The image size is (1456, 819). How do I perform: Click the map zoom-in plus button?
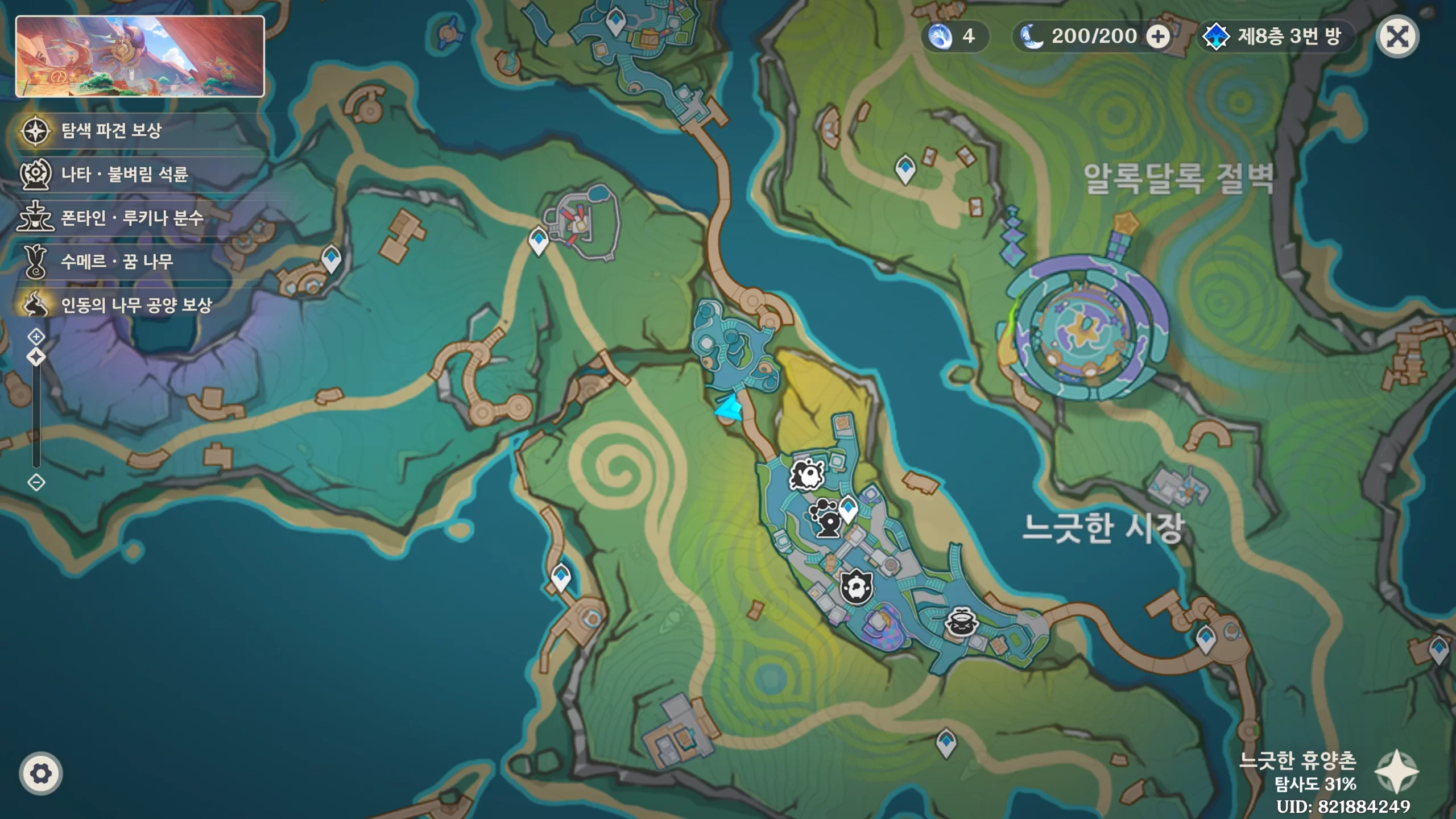36,337
